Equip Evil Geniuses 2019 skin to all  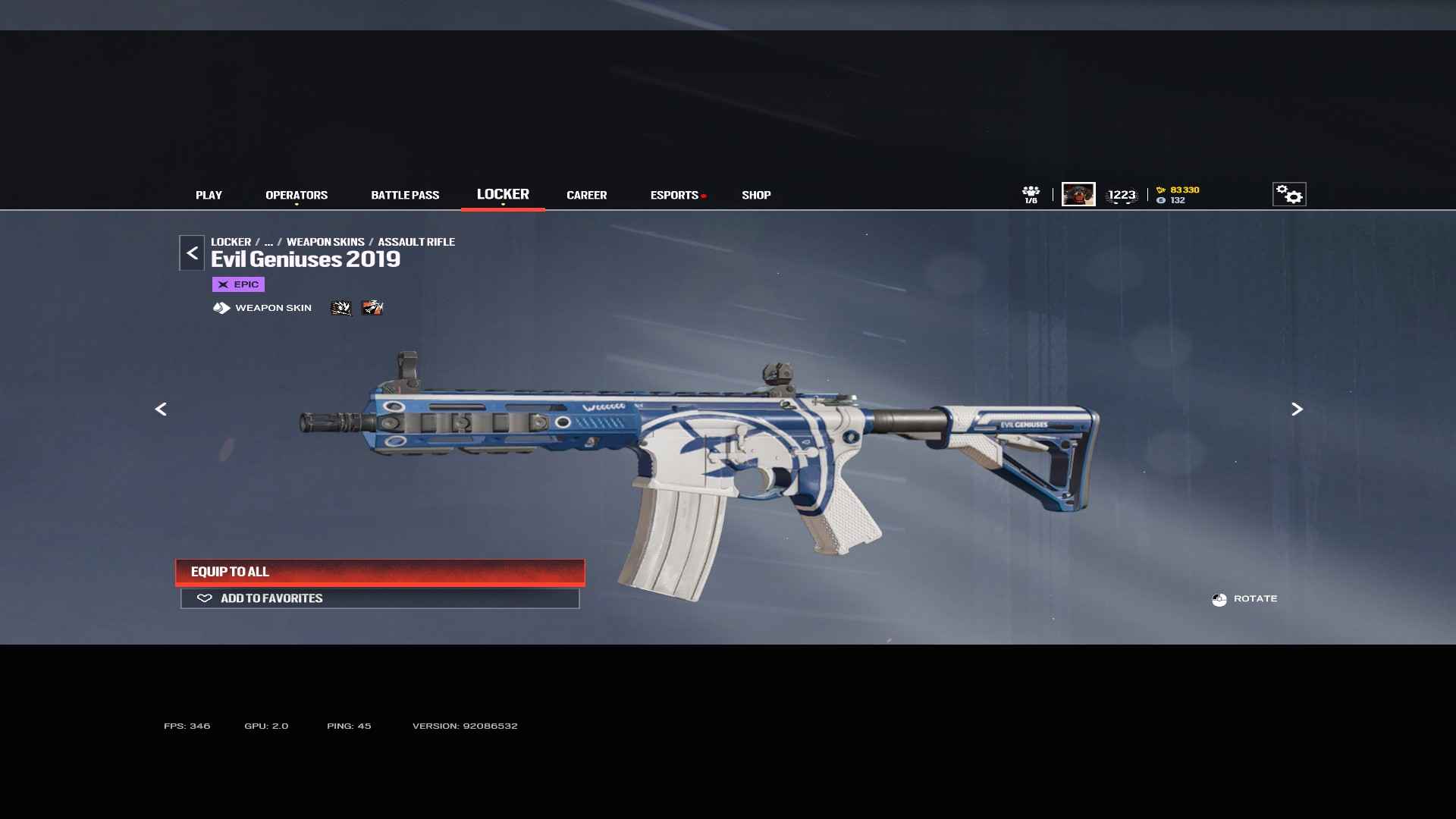[380, 572]
